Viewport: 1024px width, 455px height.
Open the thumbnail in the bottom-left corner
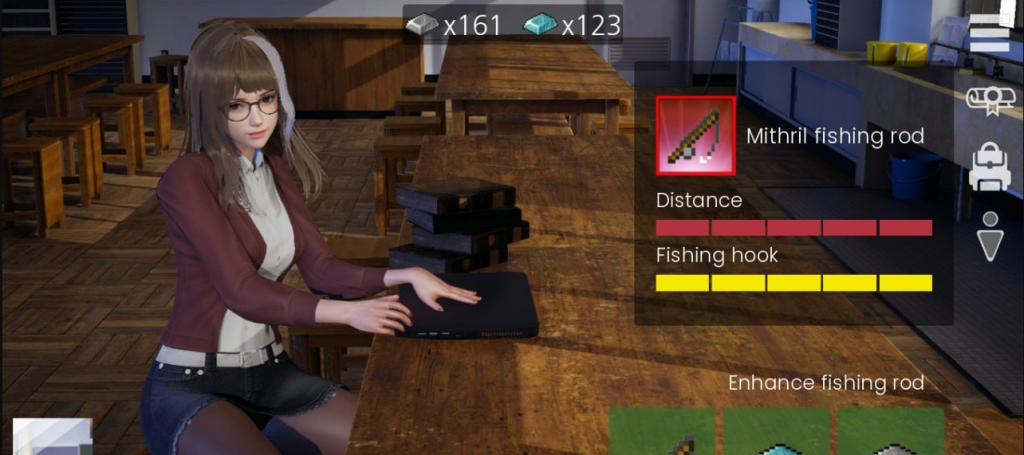pyautogui.click(x=52, y=436)
